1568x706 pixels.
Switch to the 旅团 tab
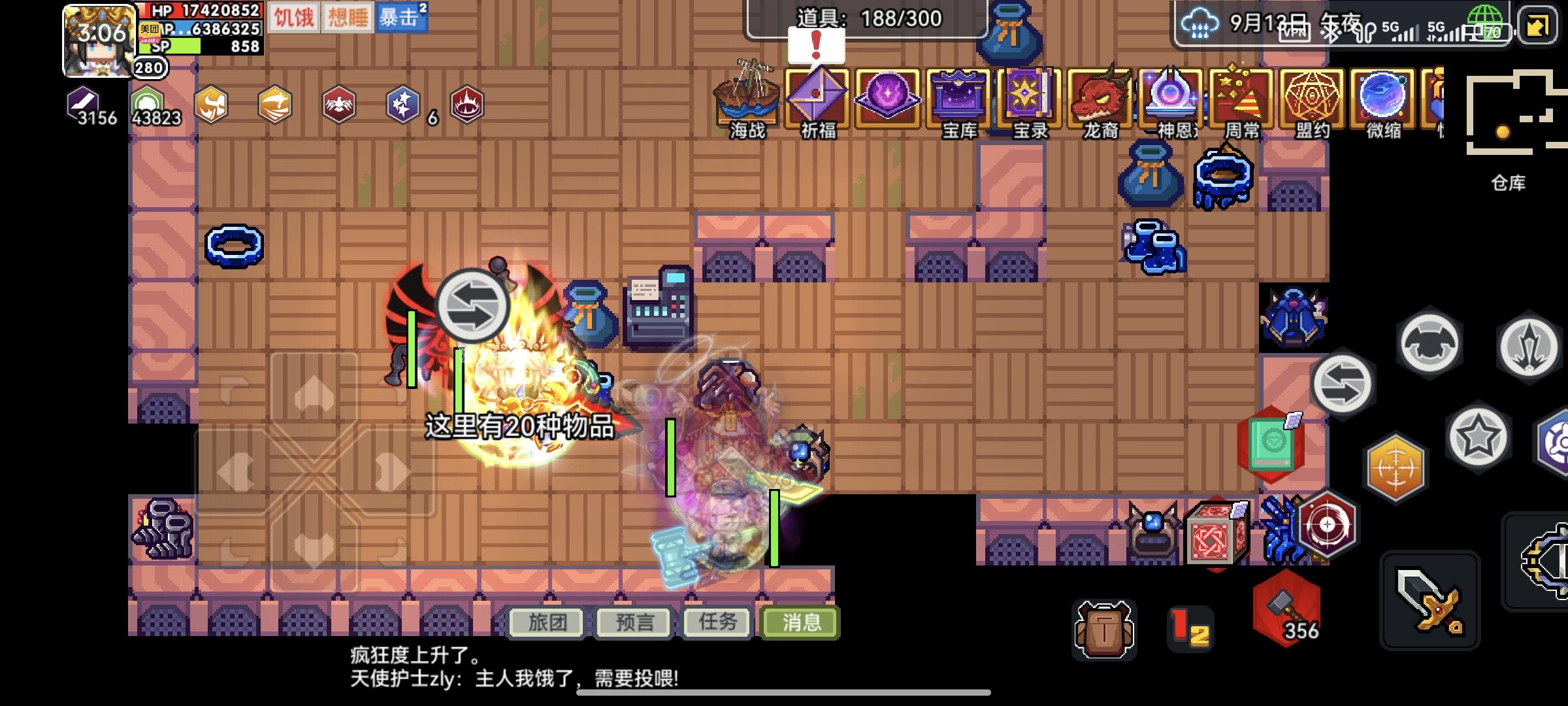pyautogui.click(x=546, y=623)
